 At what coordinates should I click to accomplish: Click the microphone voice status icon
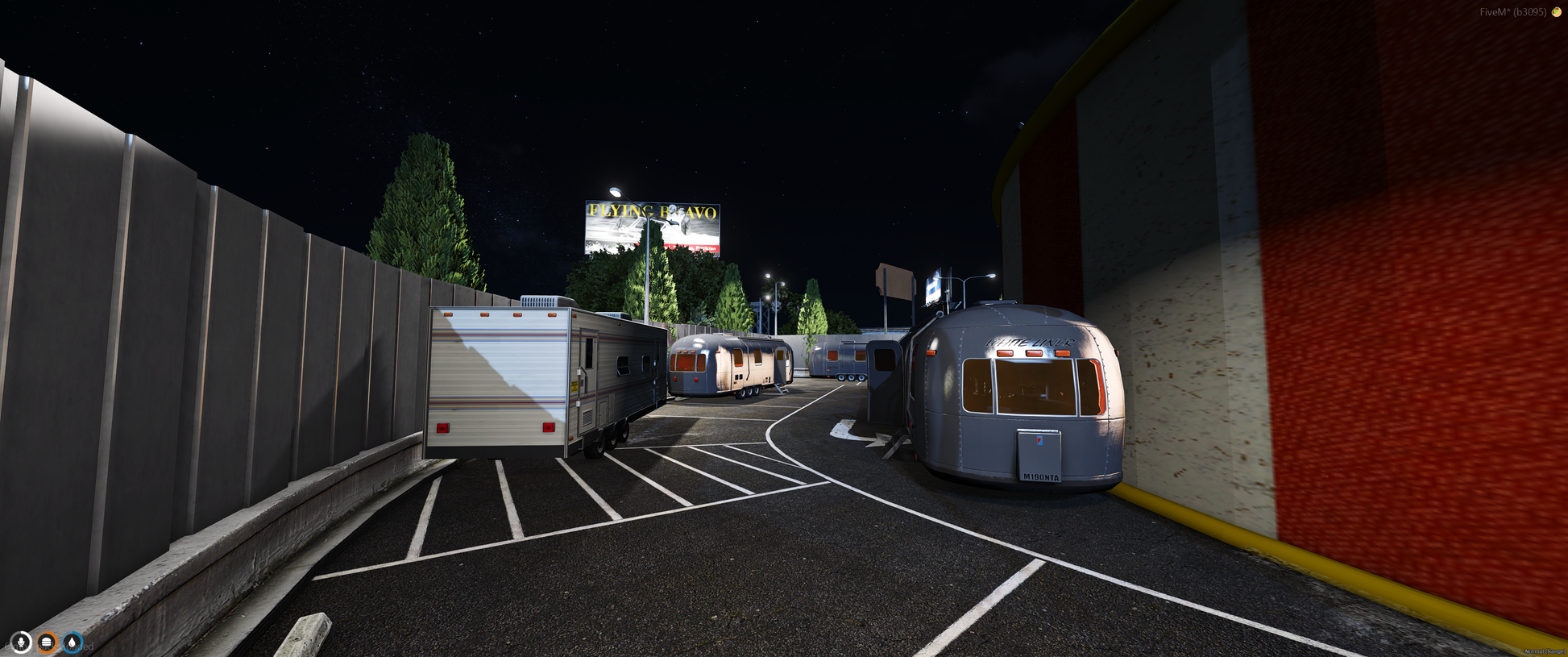pos(21,642)
